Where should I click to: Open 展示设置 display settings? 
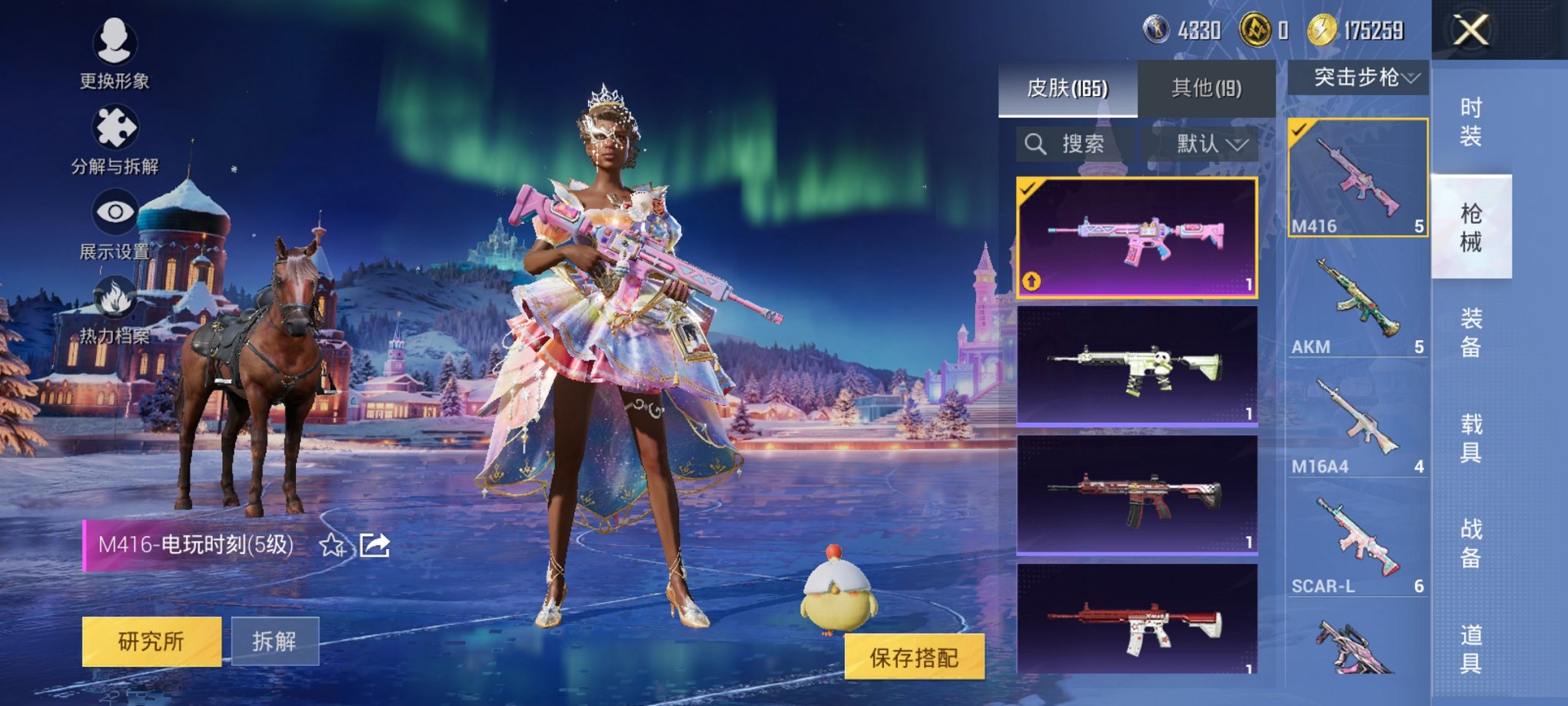click(x=115, y=223)
